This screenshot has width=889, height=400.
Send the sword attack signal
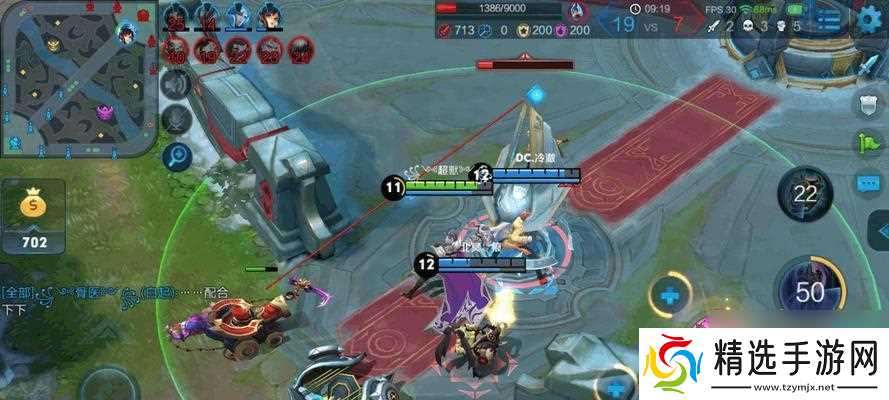click(x=867, y=66)
